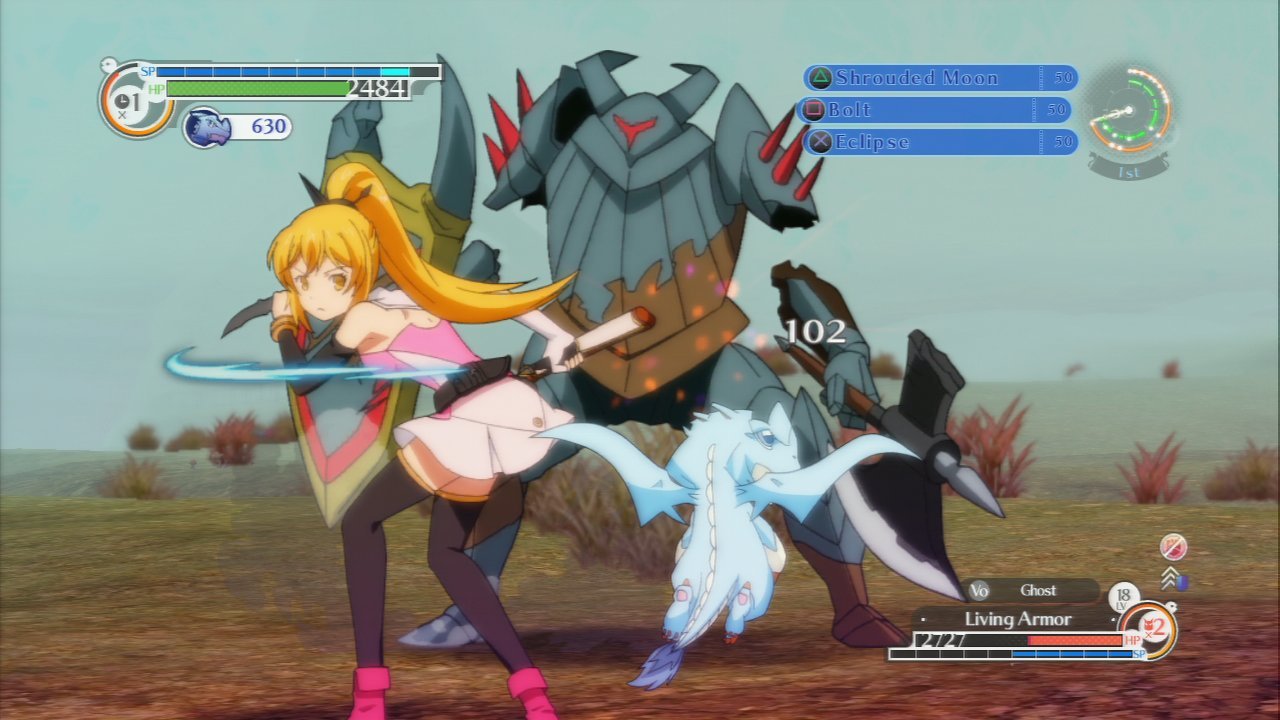Click the player turn counter ring
1280x720 pixels.
(x=130, y=101)
